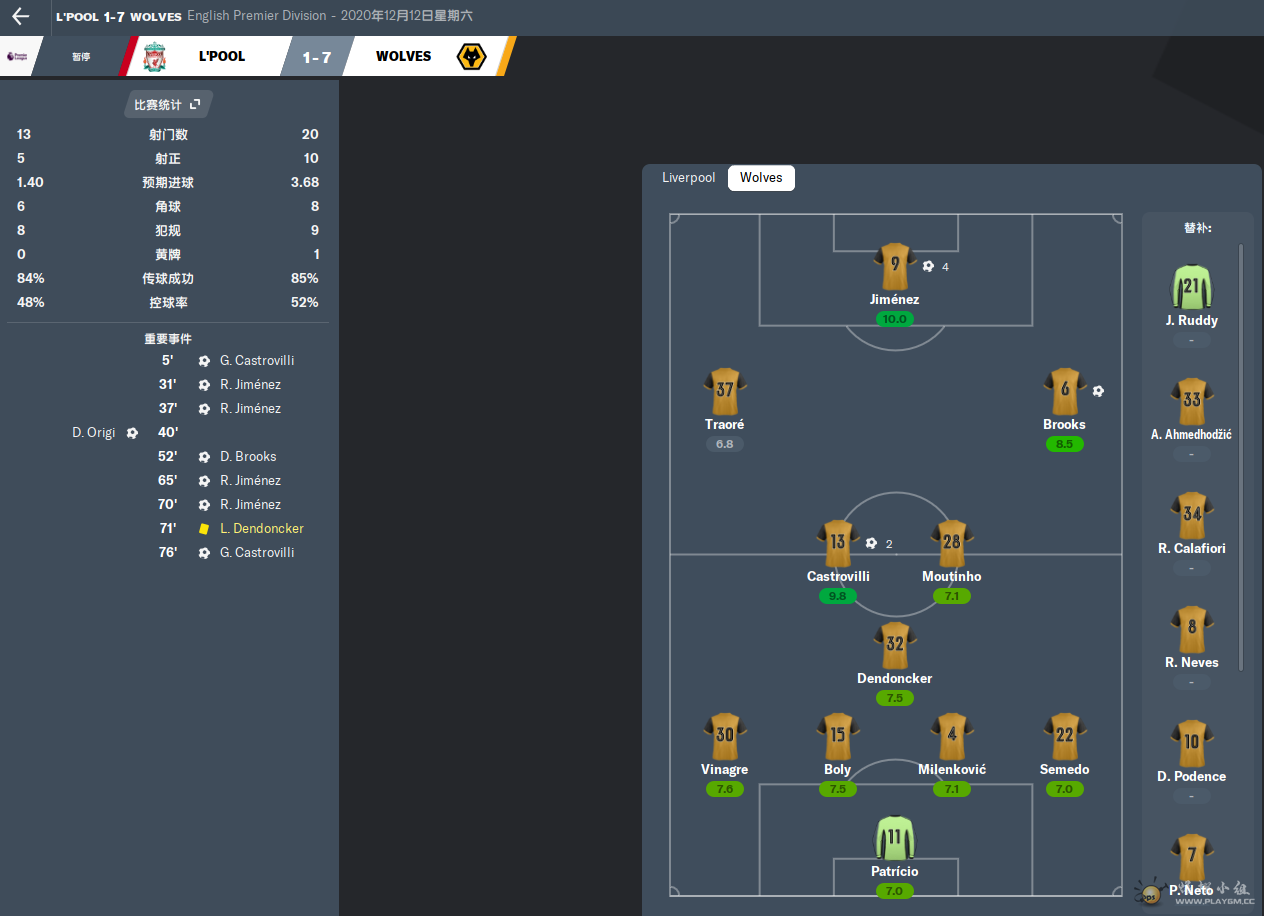Open D. Origi's goal event
Image resolution: width=1264 pixels, height=916 pixels.
94,433
